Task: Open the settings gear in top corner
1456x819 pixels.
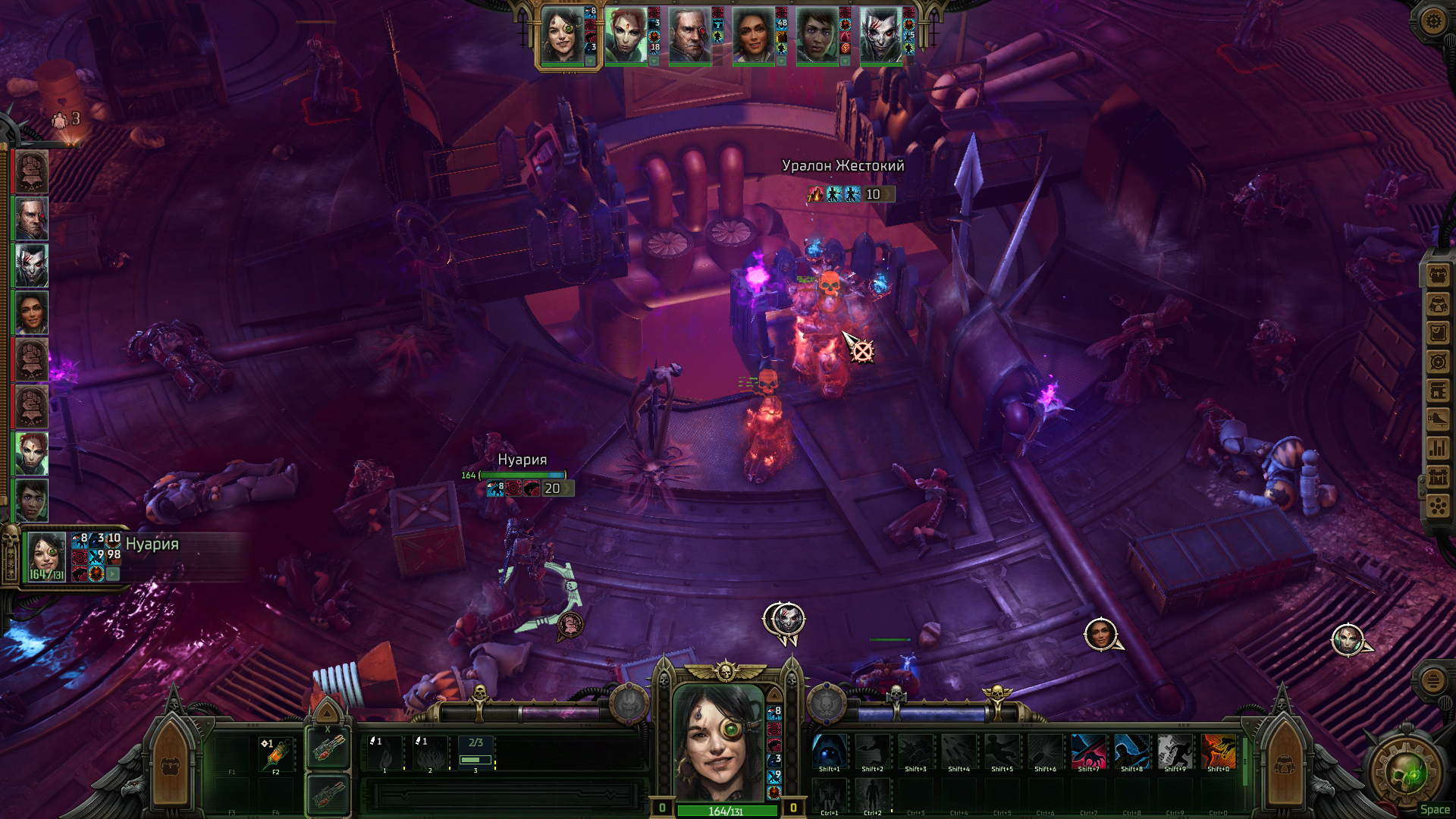Action: tap(1432, 20)
